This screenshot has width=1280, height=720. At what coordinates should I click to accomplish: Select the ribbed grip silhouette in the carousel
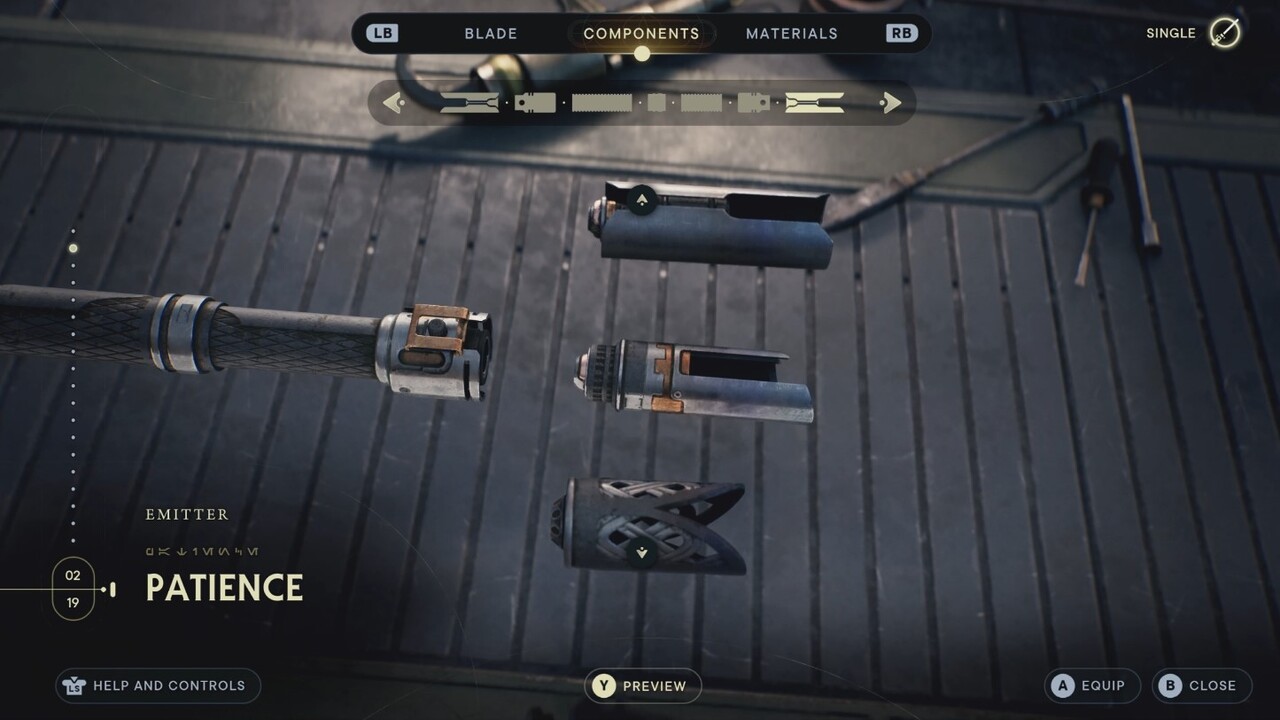click(x=601, y=101)
